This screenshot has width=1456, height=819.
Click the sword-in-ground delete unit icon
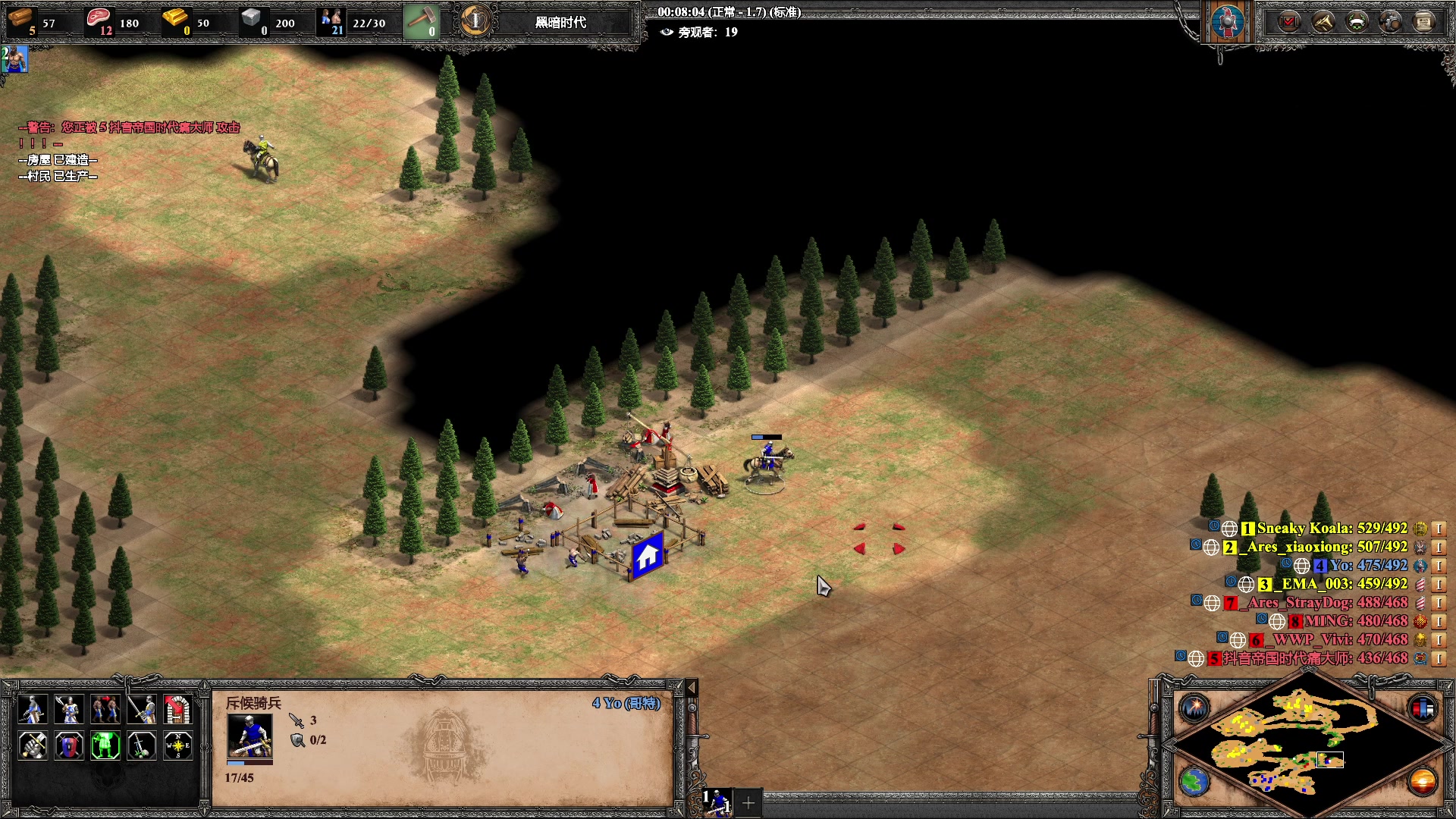point(141,746)
